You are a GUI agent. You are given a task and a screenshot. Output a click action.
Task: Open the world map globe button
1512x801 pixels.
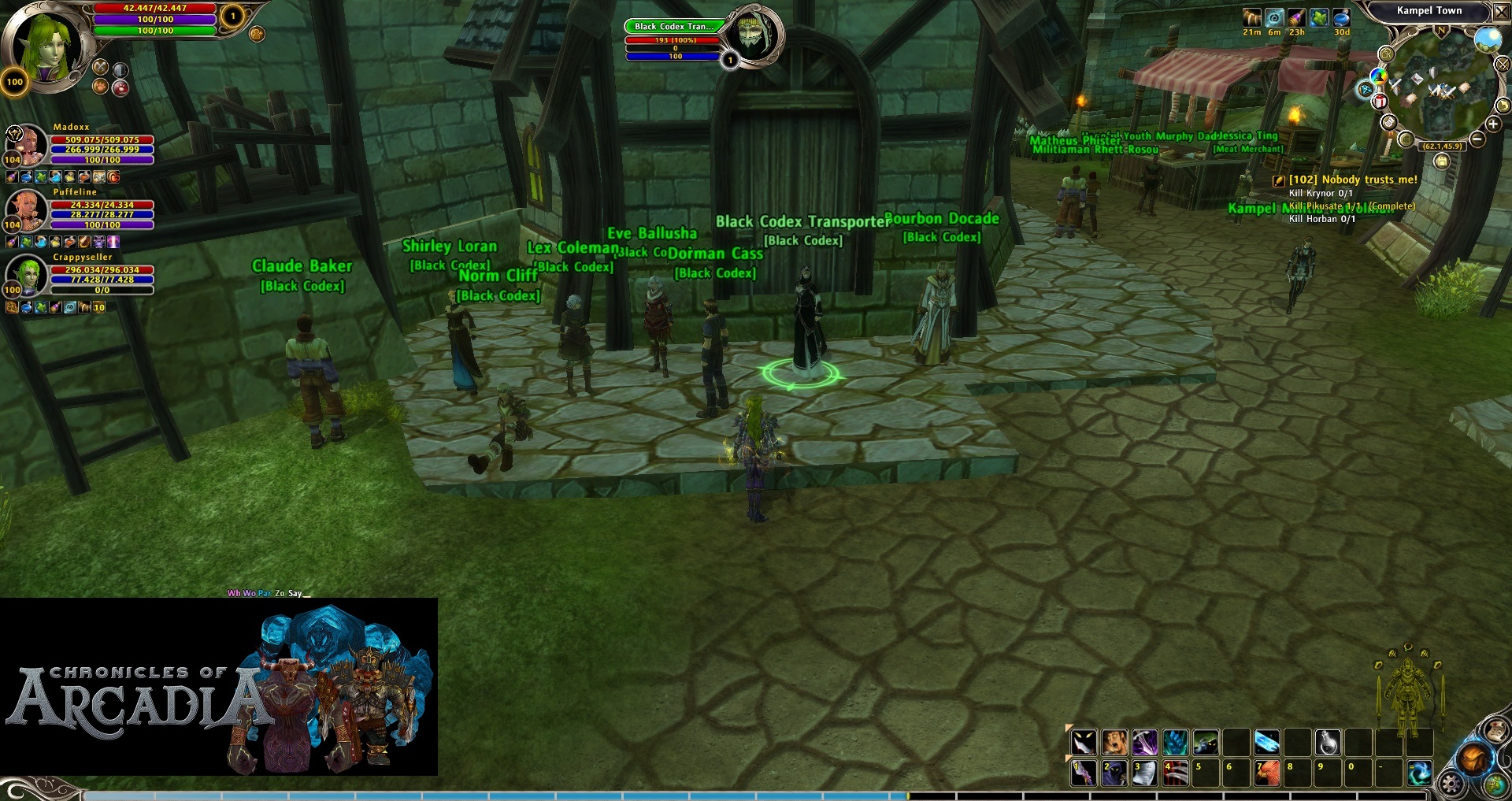(1496, 785)
